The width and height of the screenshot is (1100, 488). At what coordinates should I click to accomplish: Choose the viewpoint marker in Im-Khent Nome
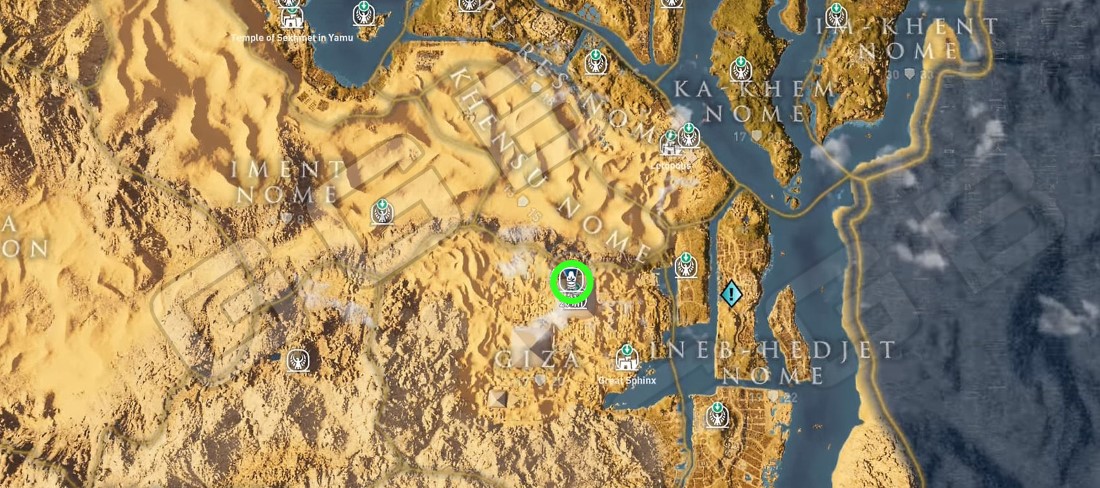click(x=837, y=16)
